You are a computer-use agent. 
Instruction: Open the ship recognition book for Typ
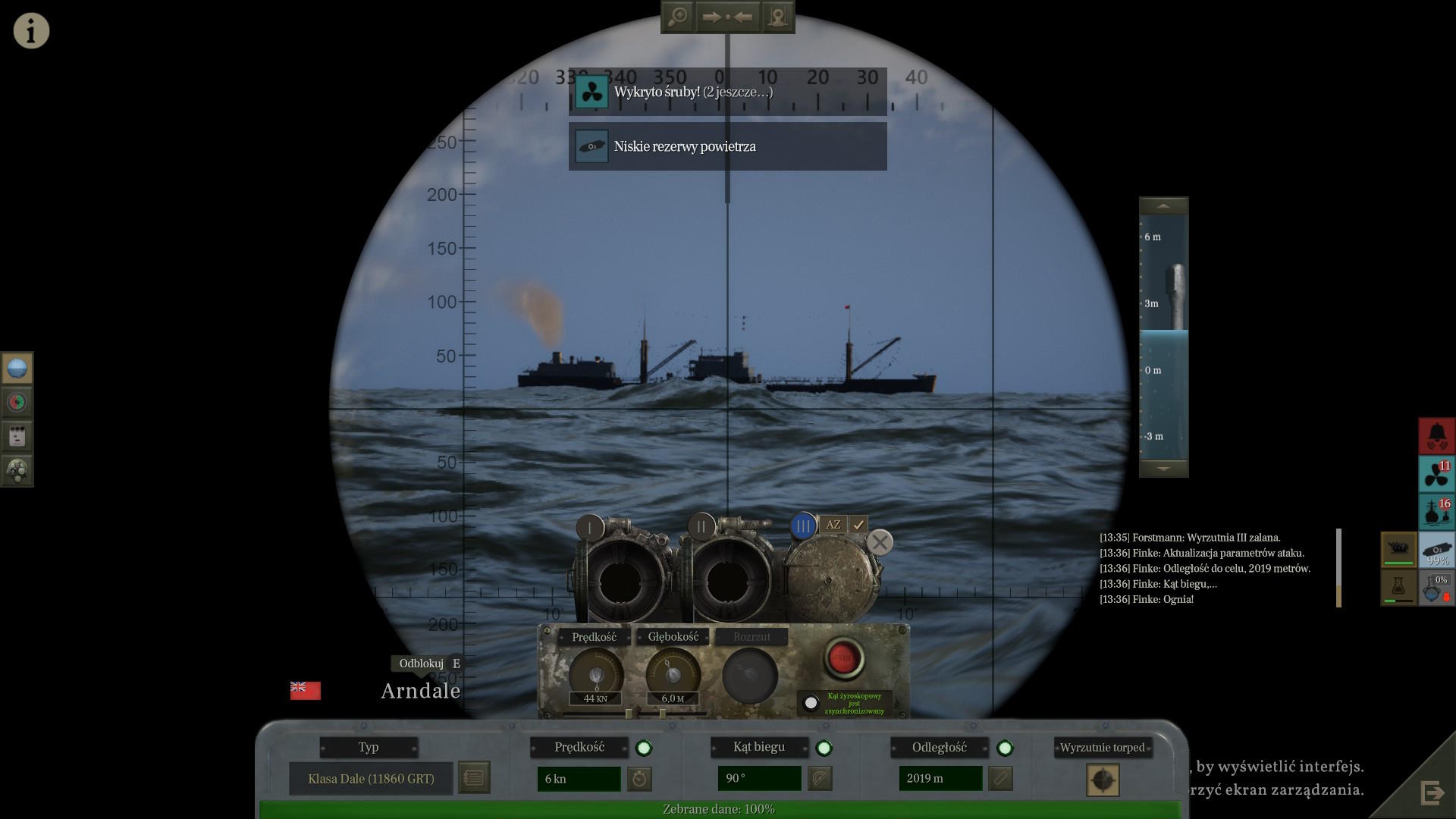click(x=474, y=778)
